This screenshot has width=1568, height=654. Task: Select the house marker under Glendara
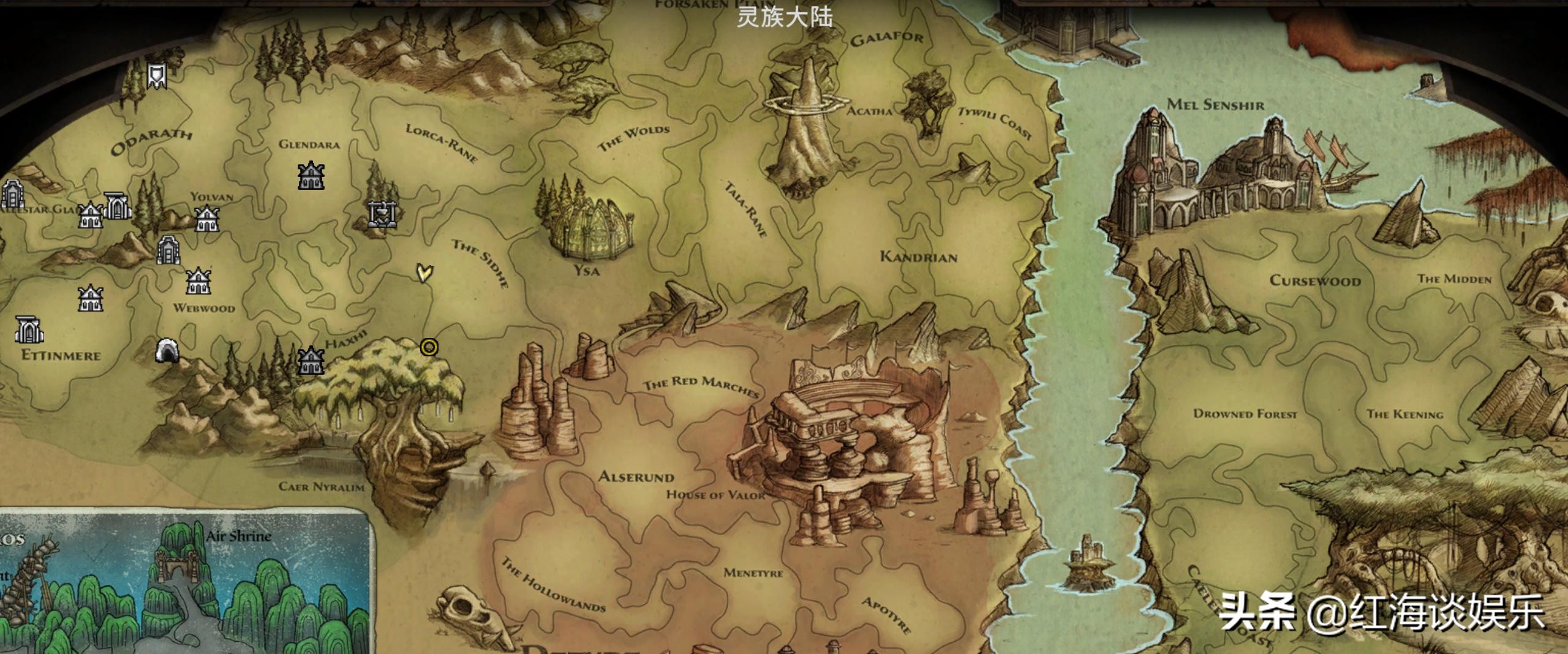point(311,176)
